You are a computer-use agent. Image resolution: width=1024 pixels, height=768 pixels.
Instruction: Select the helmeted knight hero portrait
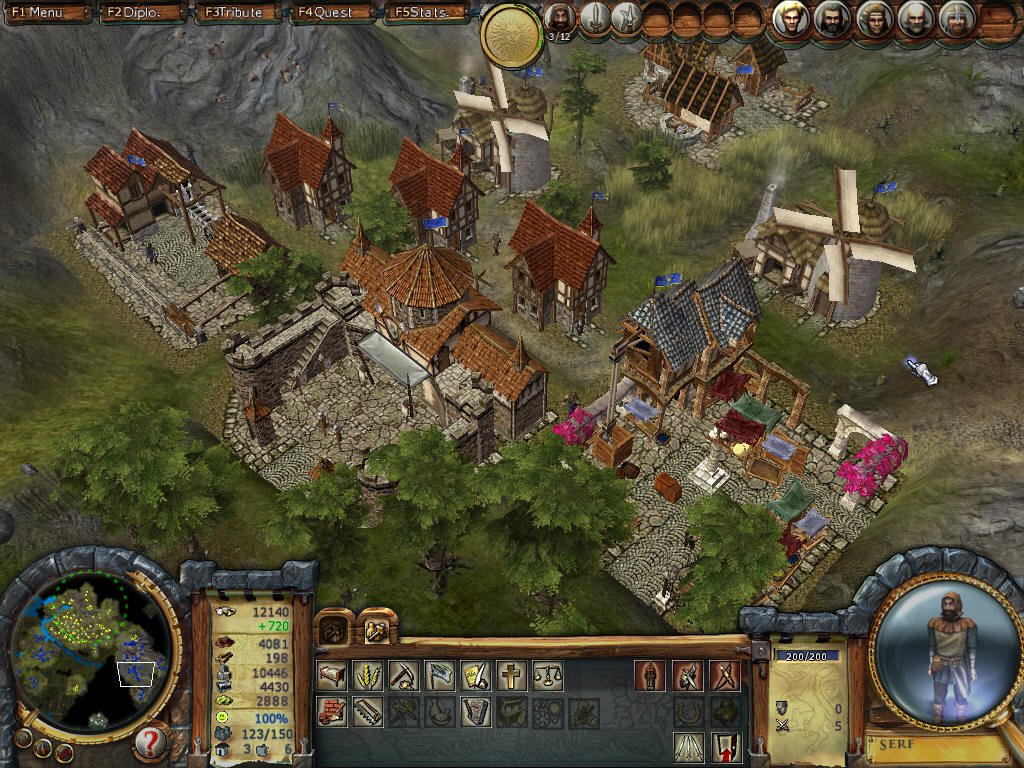coord(955,18)
